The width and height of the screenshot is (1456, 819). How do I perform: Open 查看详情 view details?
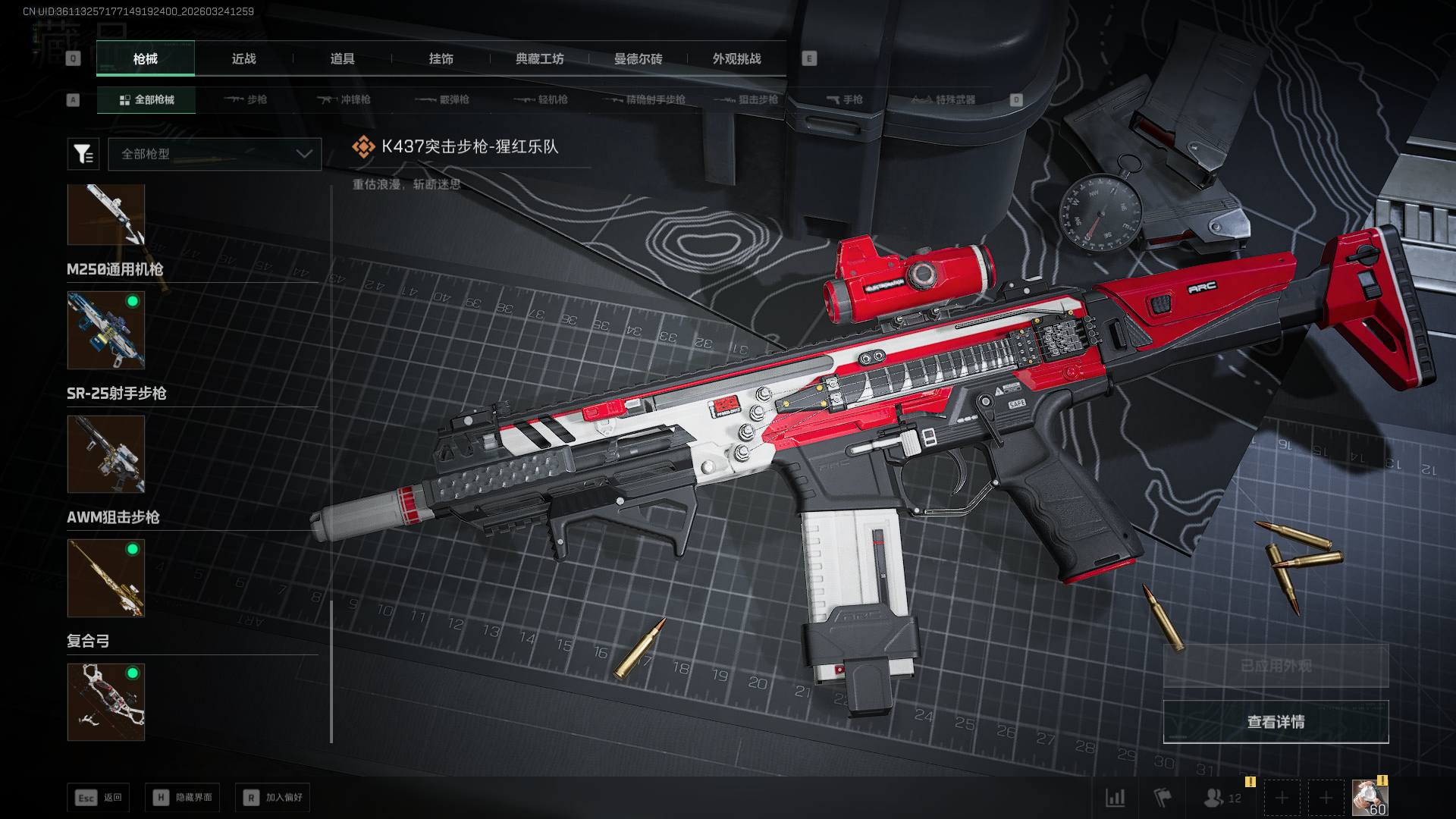pos(1276,722)
